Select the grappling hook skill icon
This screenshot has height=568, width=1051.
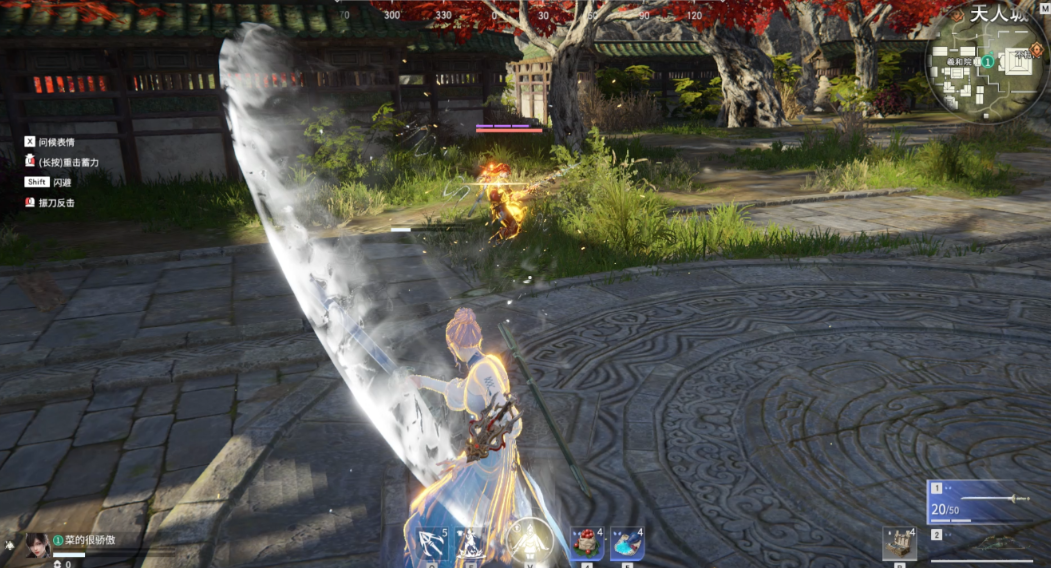(x=432, y=543)
